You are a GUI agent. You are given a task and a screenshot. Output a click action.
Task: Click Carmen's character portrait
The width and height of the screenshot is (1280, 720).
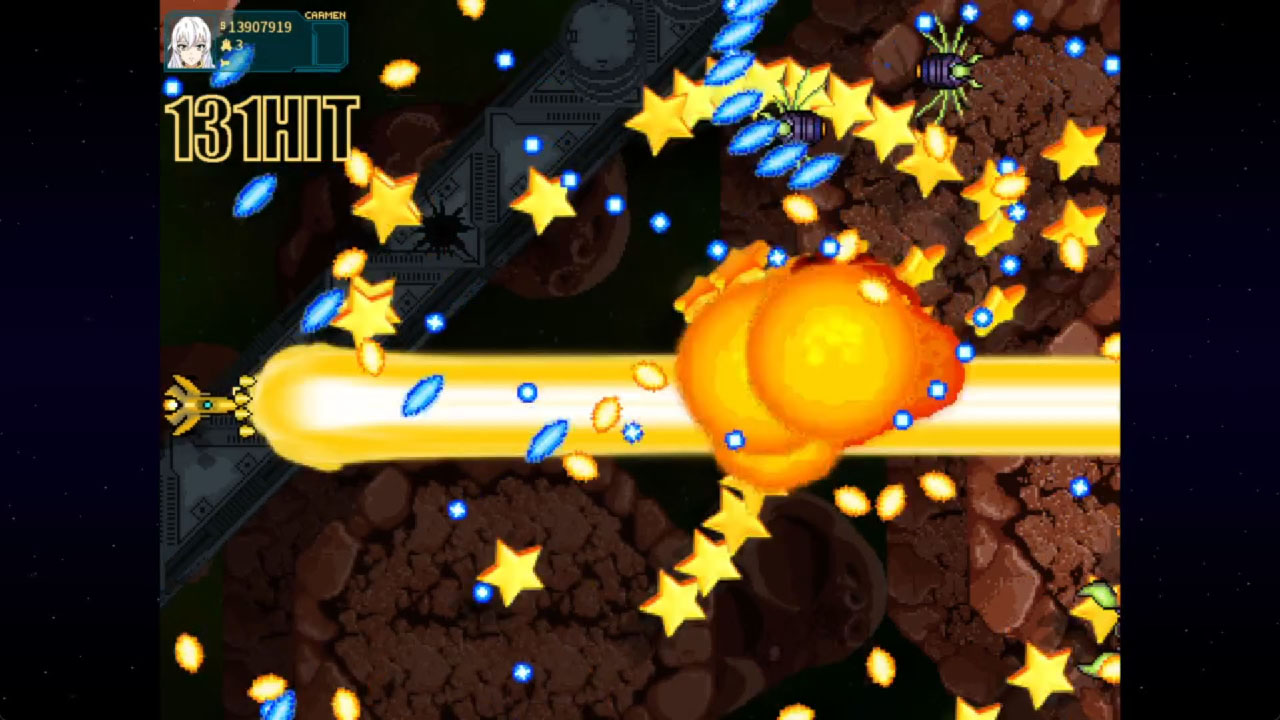point(192,40)
